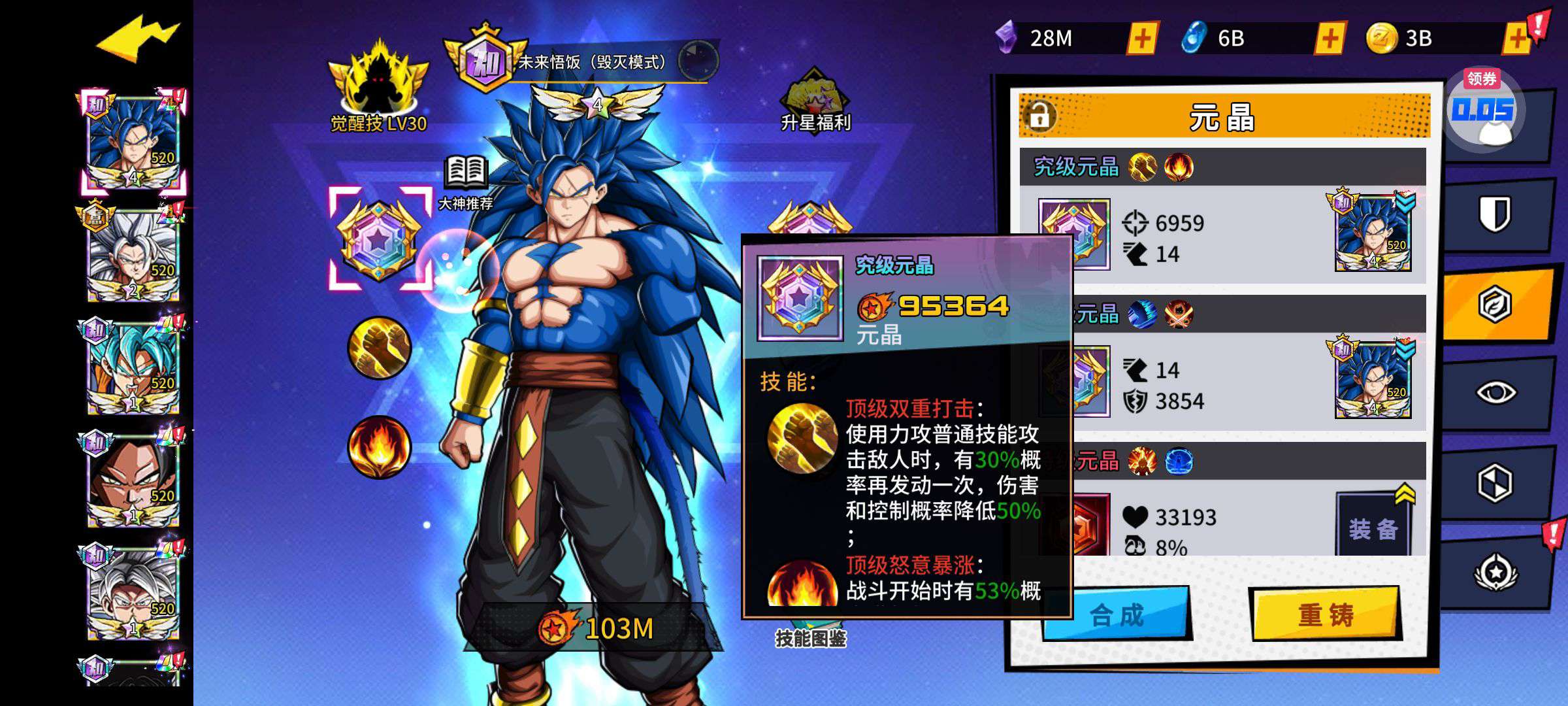Select the golden fist skill icon
The width and height of the screenshot is (1568, 706).
pos(379,348)
